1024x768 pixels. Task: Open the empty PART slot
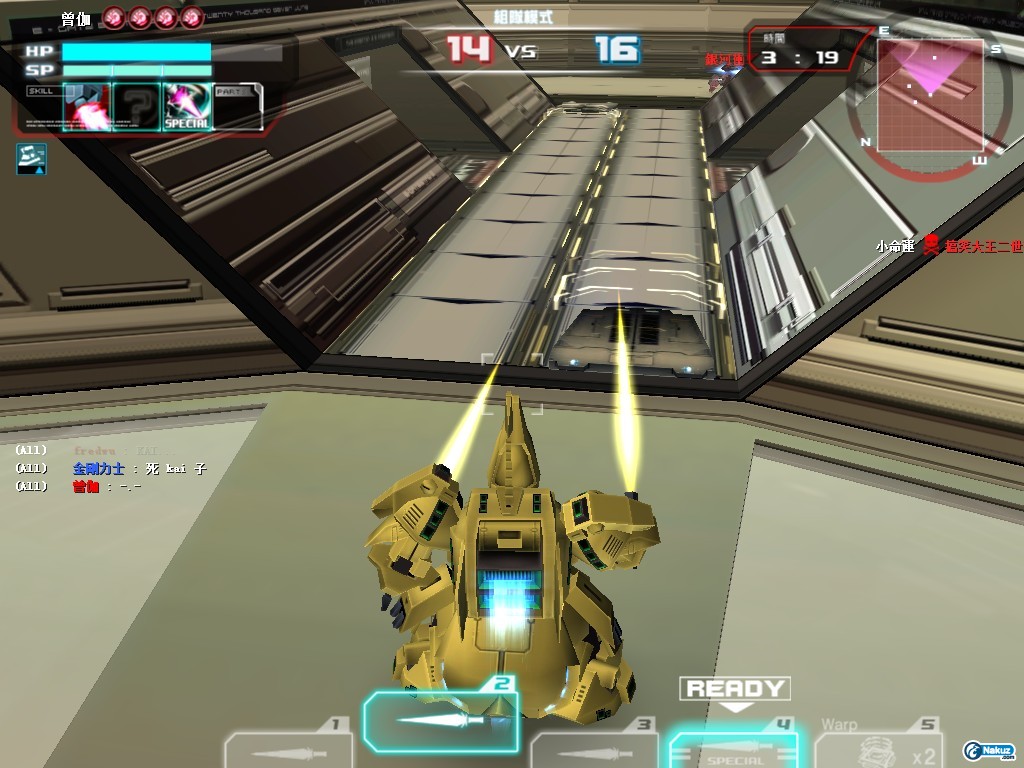238,108
